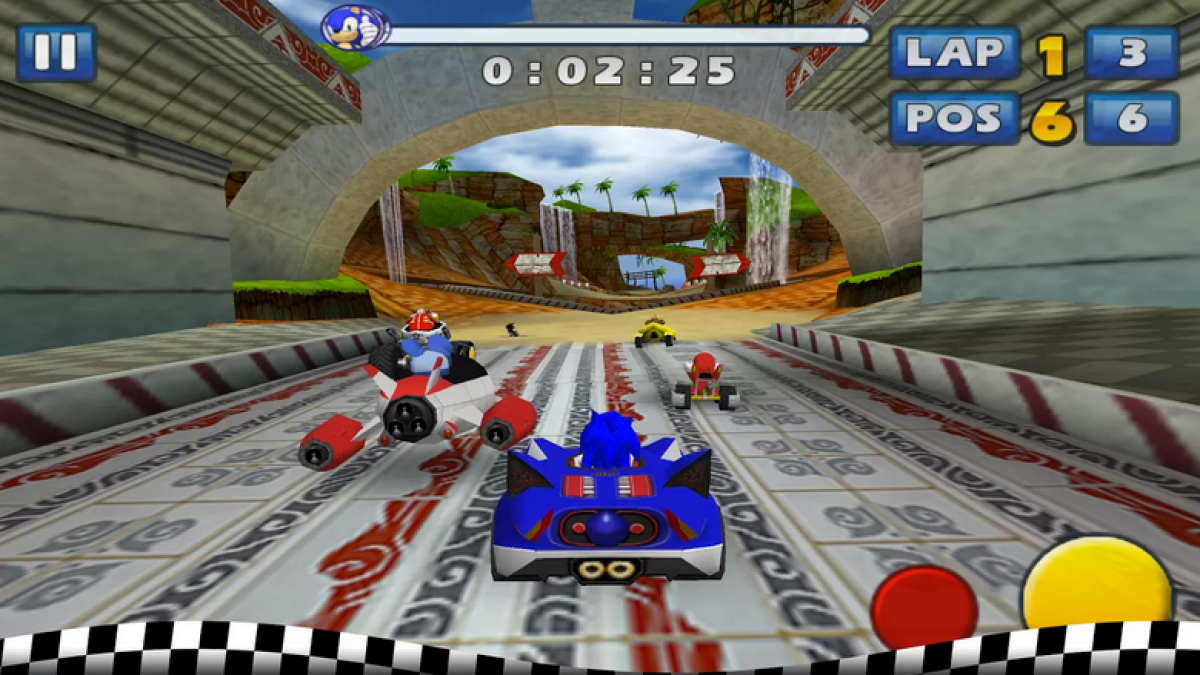Image resolution: width=1200 pixels, height=675 pixels.
Task: Tap the yellow round touch button
Action: point(1097,585)
